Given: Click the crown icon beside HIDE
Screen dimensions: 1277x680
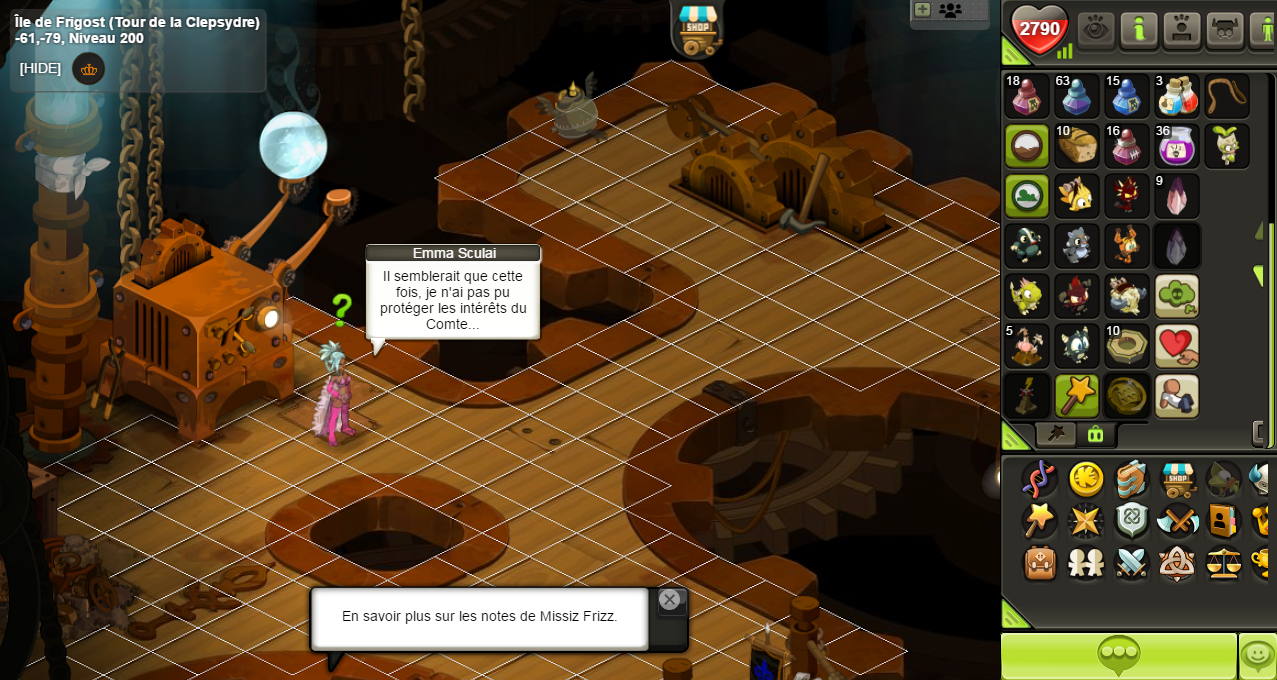Looking at the screenshot, I should tap(89, 69).
